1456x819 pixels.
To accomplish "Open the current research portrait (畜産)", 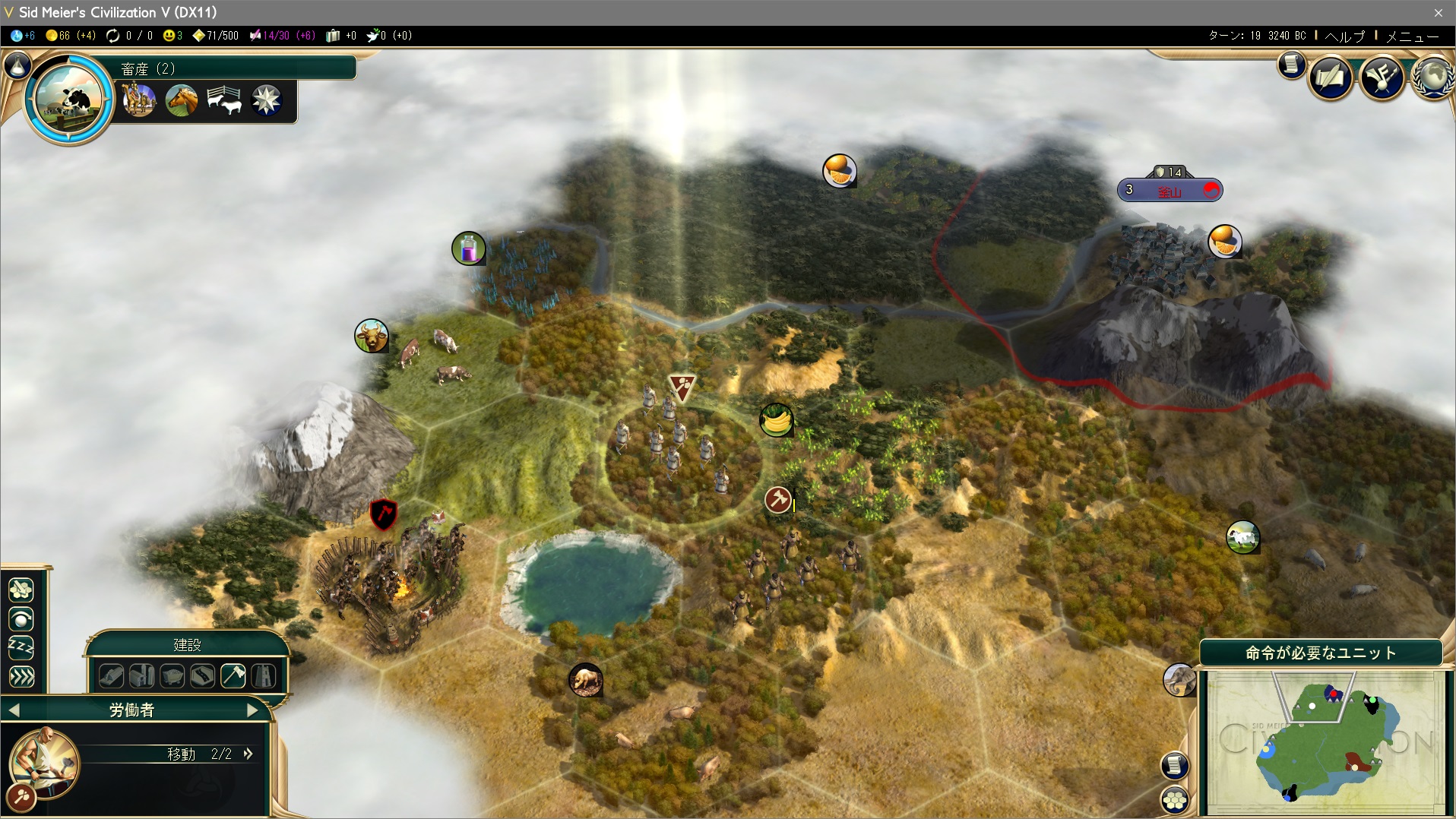I will (x=69, y=99).
